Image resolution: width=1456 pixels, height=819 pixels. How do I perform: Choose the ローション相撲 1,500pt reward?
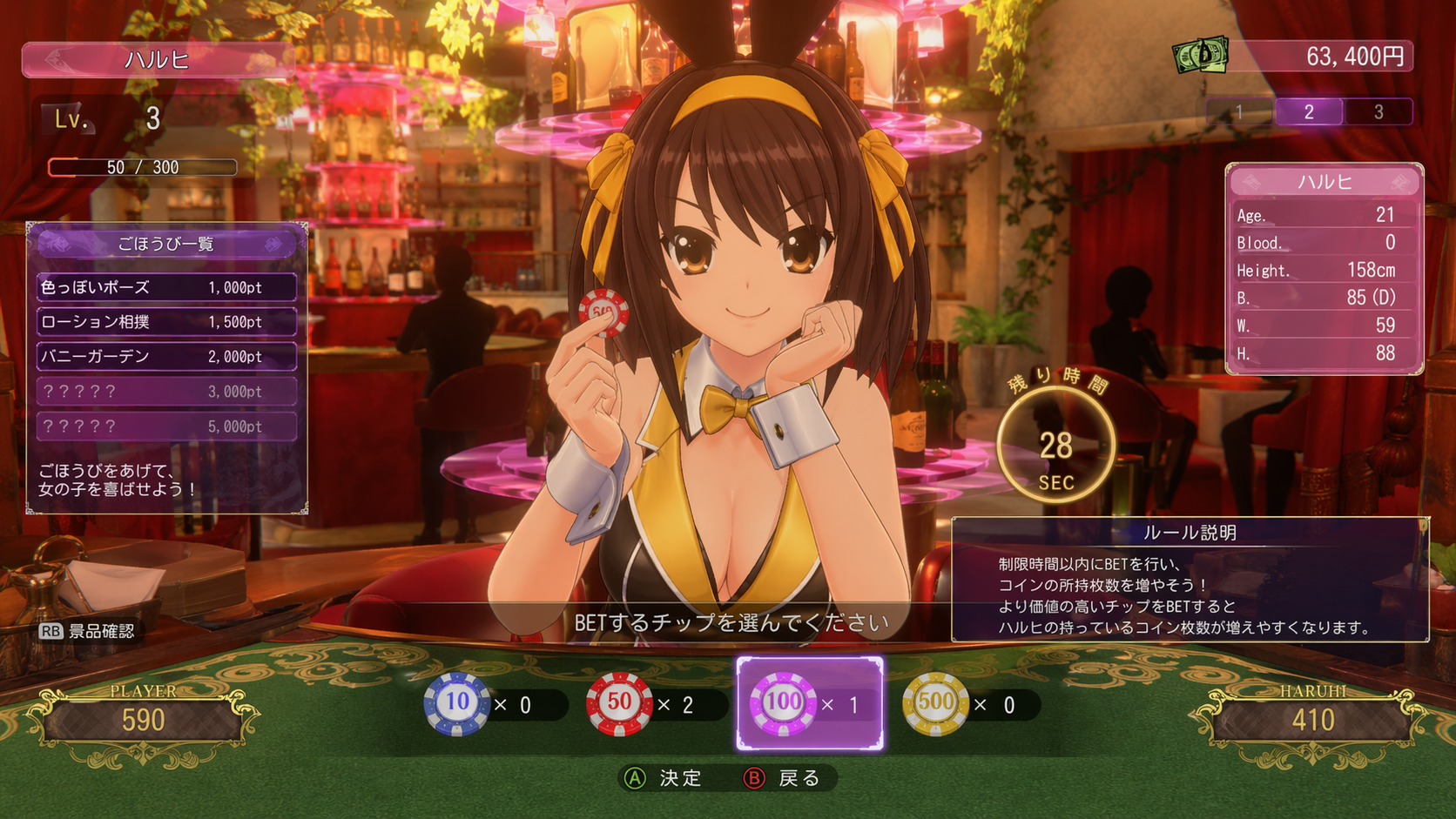point(166,322)
